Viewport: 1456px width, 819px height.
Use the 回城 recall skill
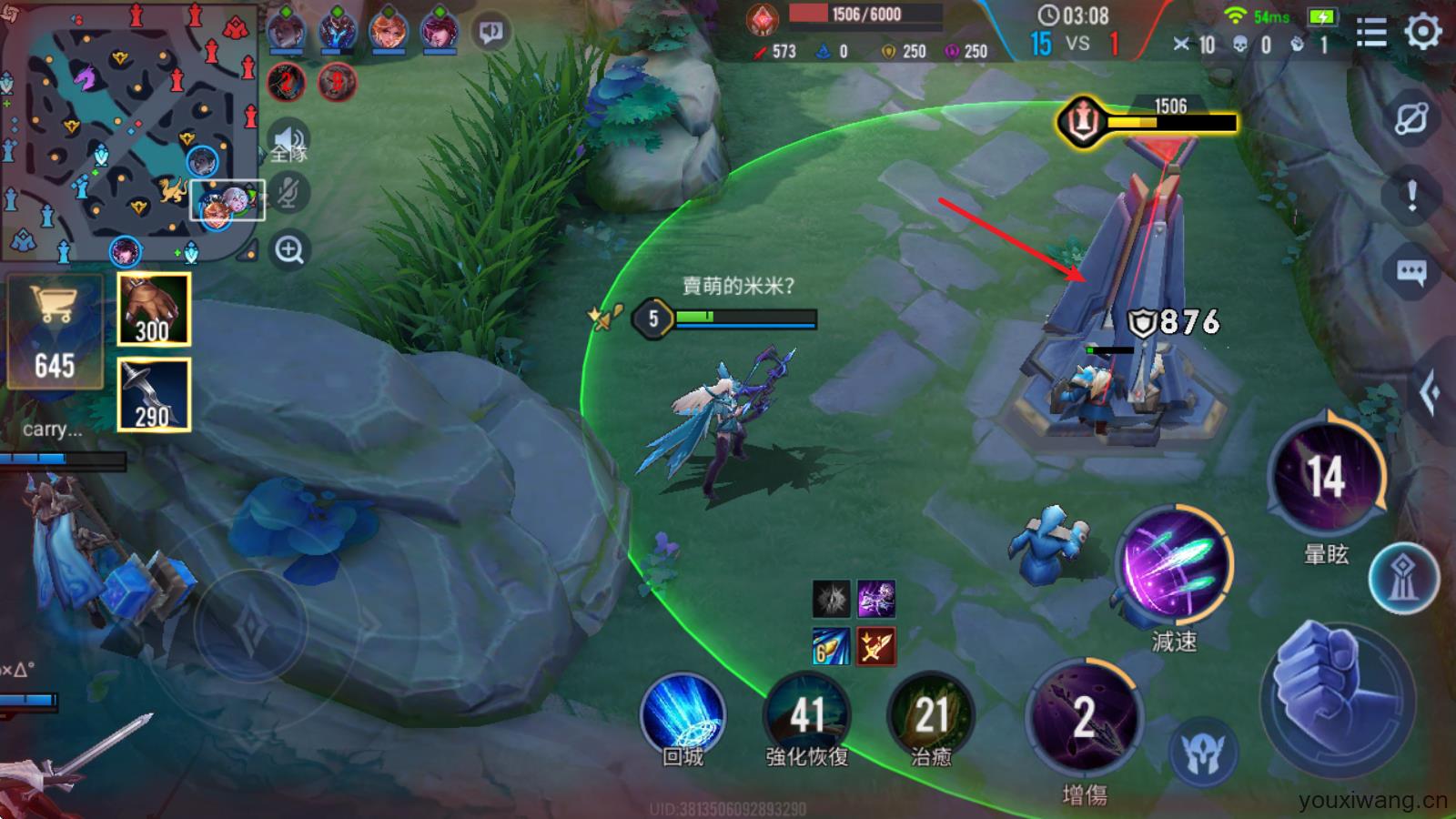[x=682, y=716]
